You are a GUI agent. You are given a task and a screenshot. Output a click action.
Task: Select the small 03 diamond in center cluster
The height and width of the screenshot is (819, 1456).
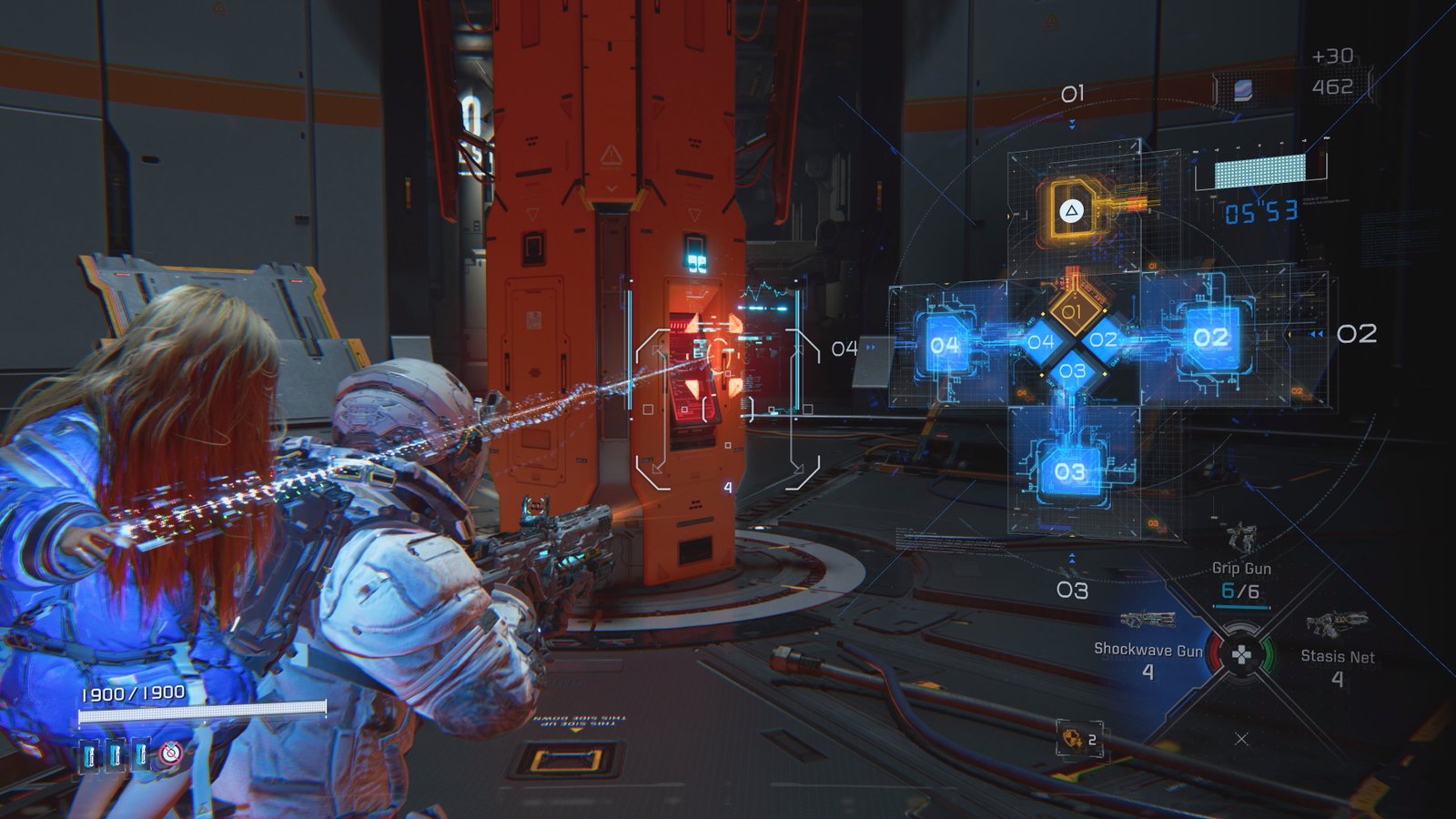(1072, 371)
